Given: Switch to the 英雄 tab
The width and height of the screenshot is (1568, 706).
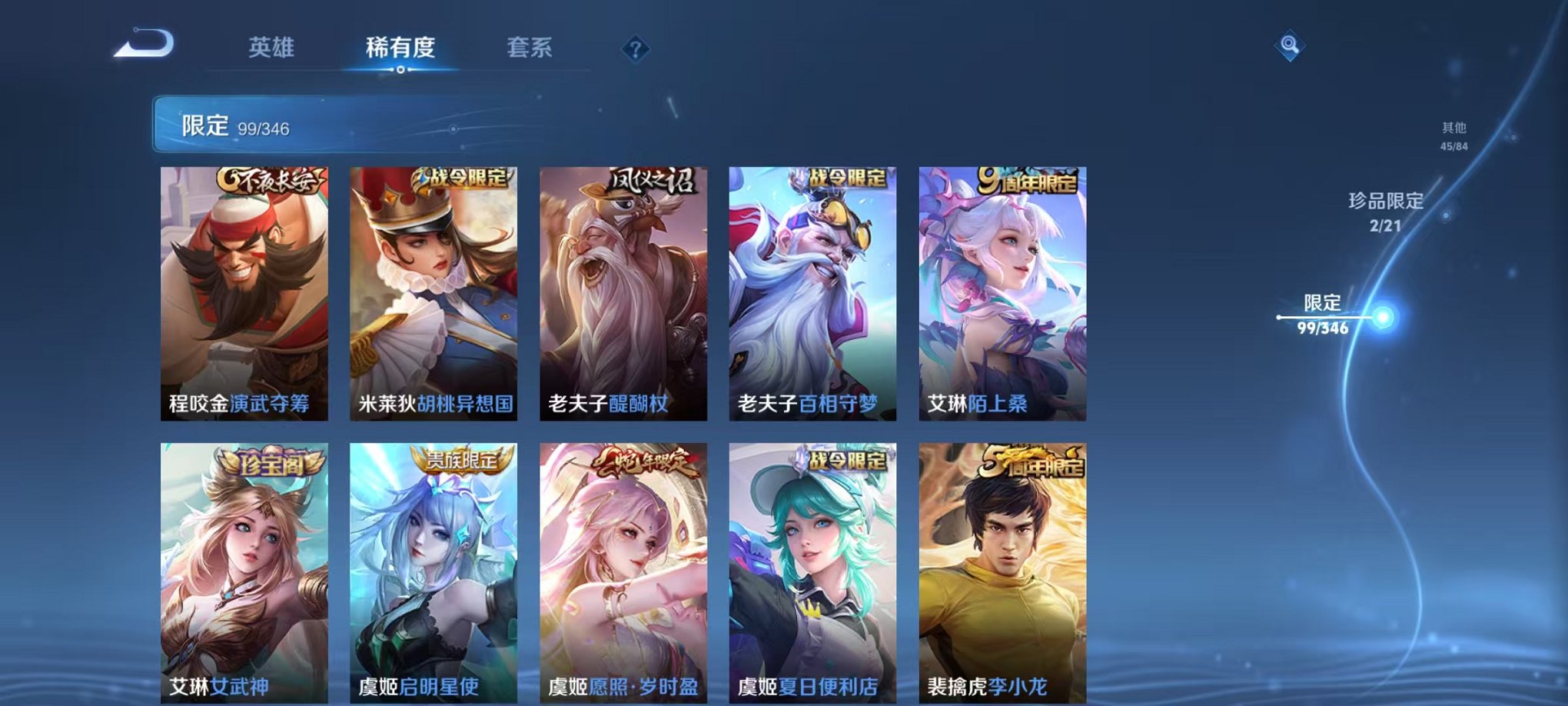Looking at the screenshot, I should [274, 46].
